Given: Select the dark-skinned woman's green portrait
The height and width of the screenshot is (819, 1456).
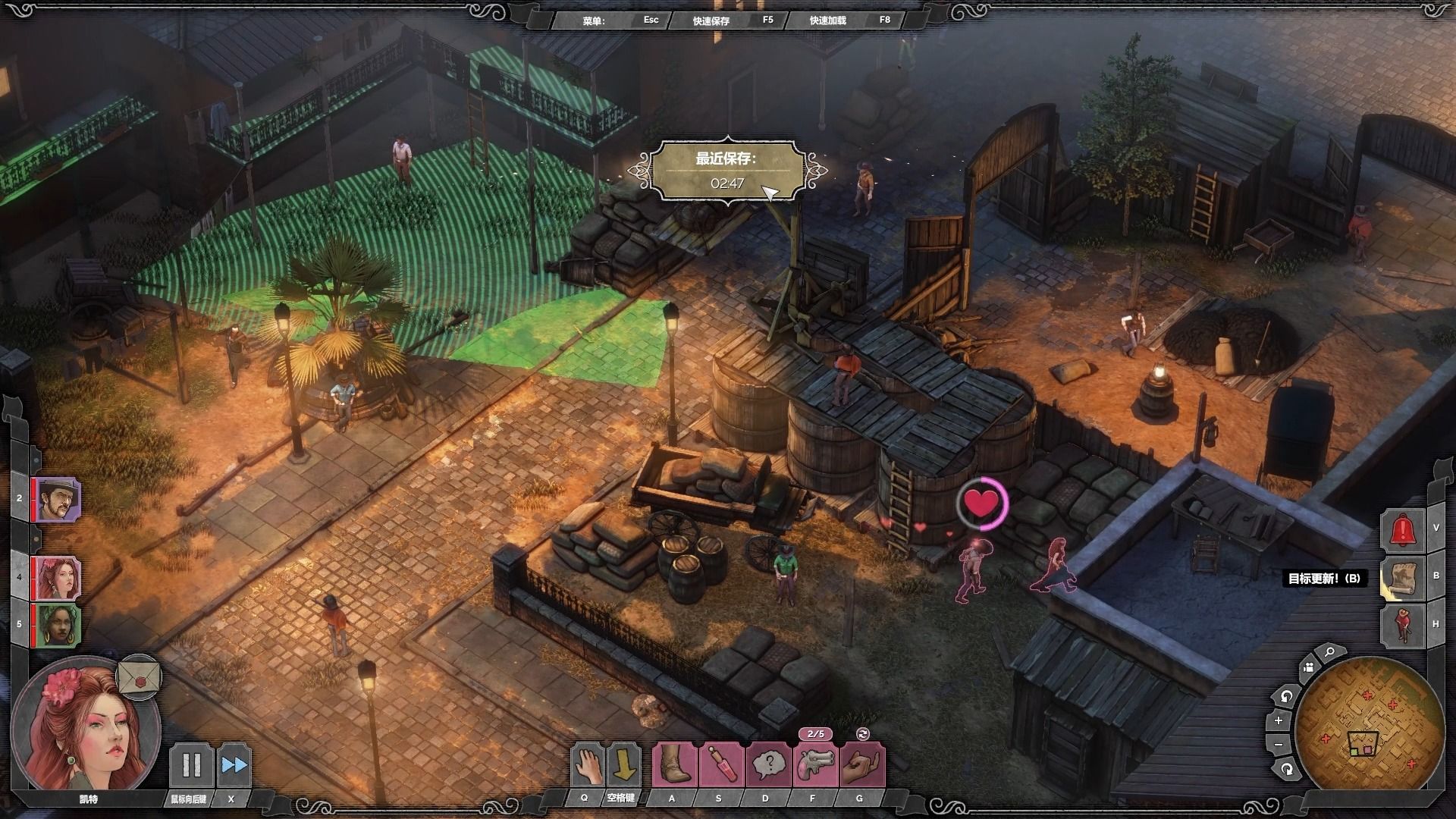Looking at the screenshot, I should click(58, 625).
